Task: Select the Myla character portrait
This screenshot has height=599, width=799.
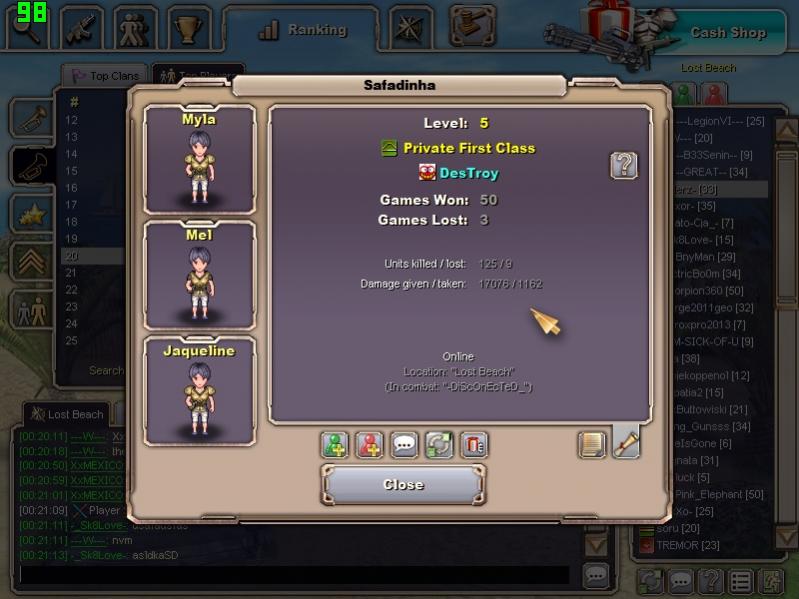Action: point(199,158)
